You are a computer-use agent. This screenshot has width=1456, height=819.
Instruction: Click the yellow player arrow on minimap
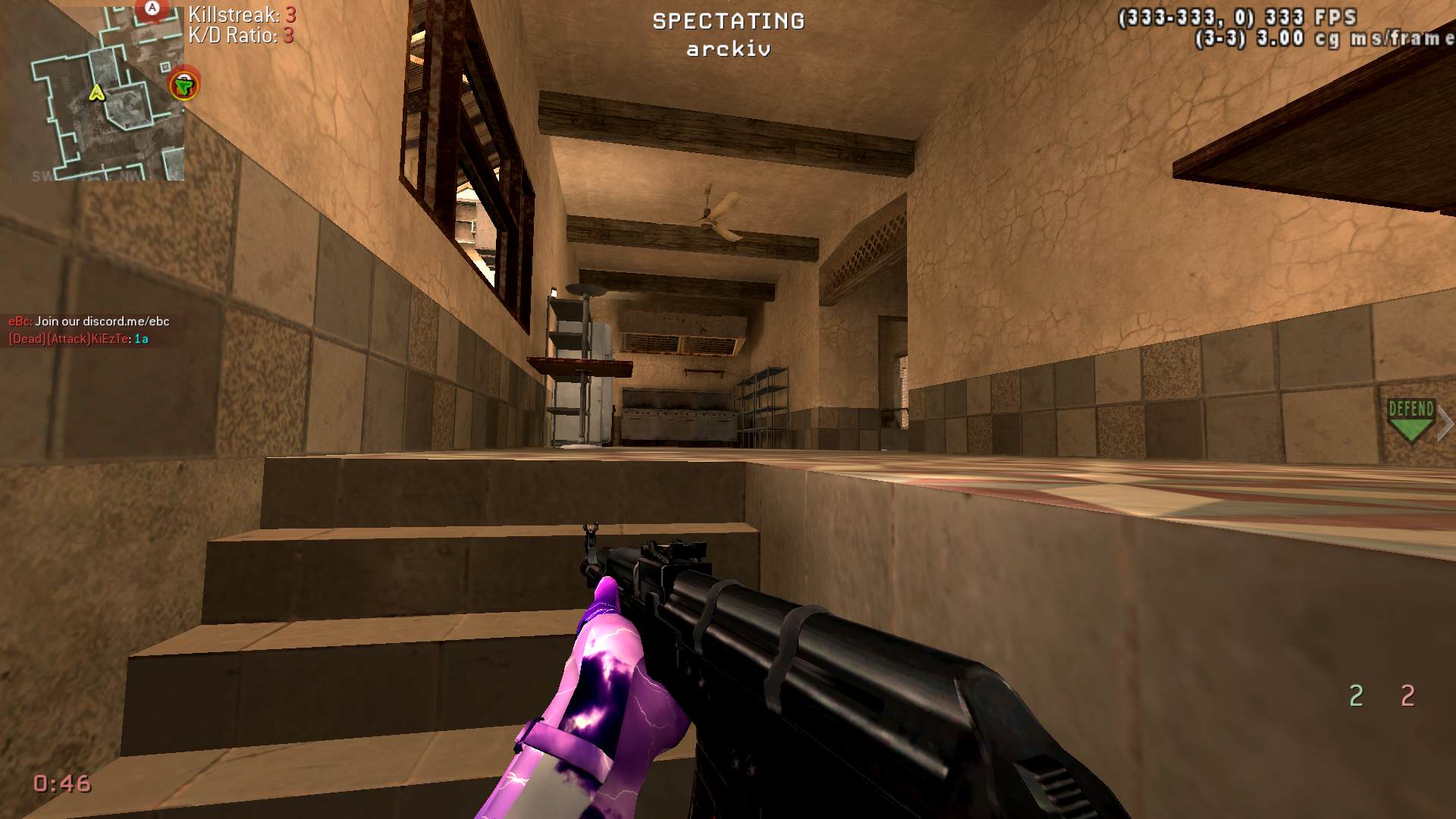tap(96, 93)
